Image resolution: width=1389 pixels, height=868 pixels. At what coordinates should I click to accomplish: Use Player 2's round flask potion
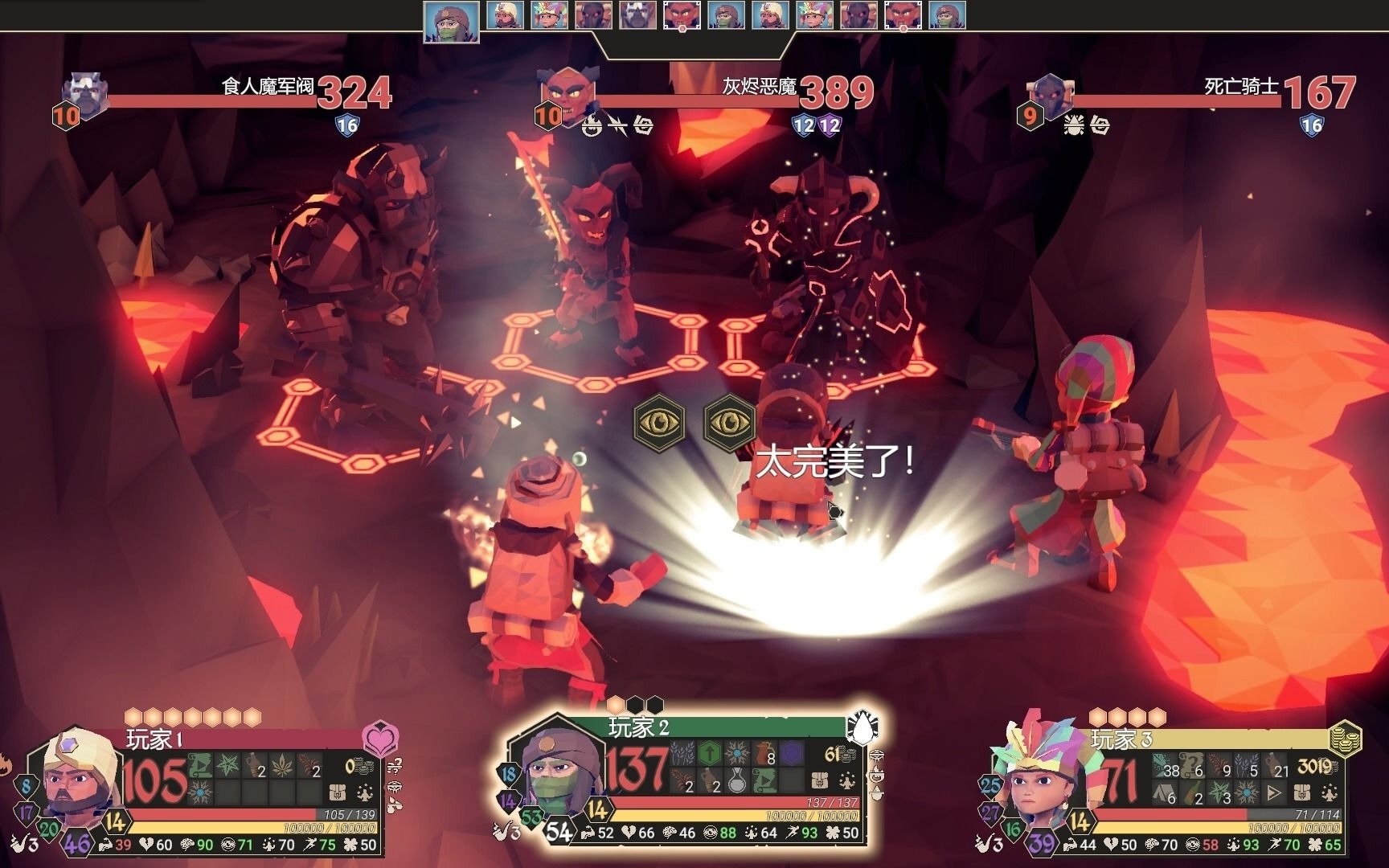coord(737,779)
